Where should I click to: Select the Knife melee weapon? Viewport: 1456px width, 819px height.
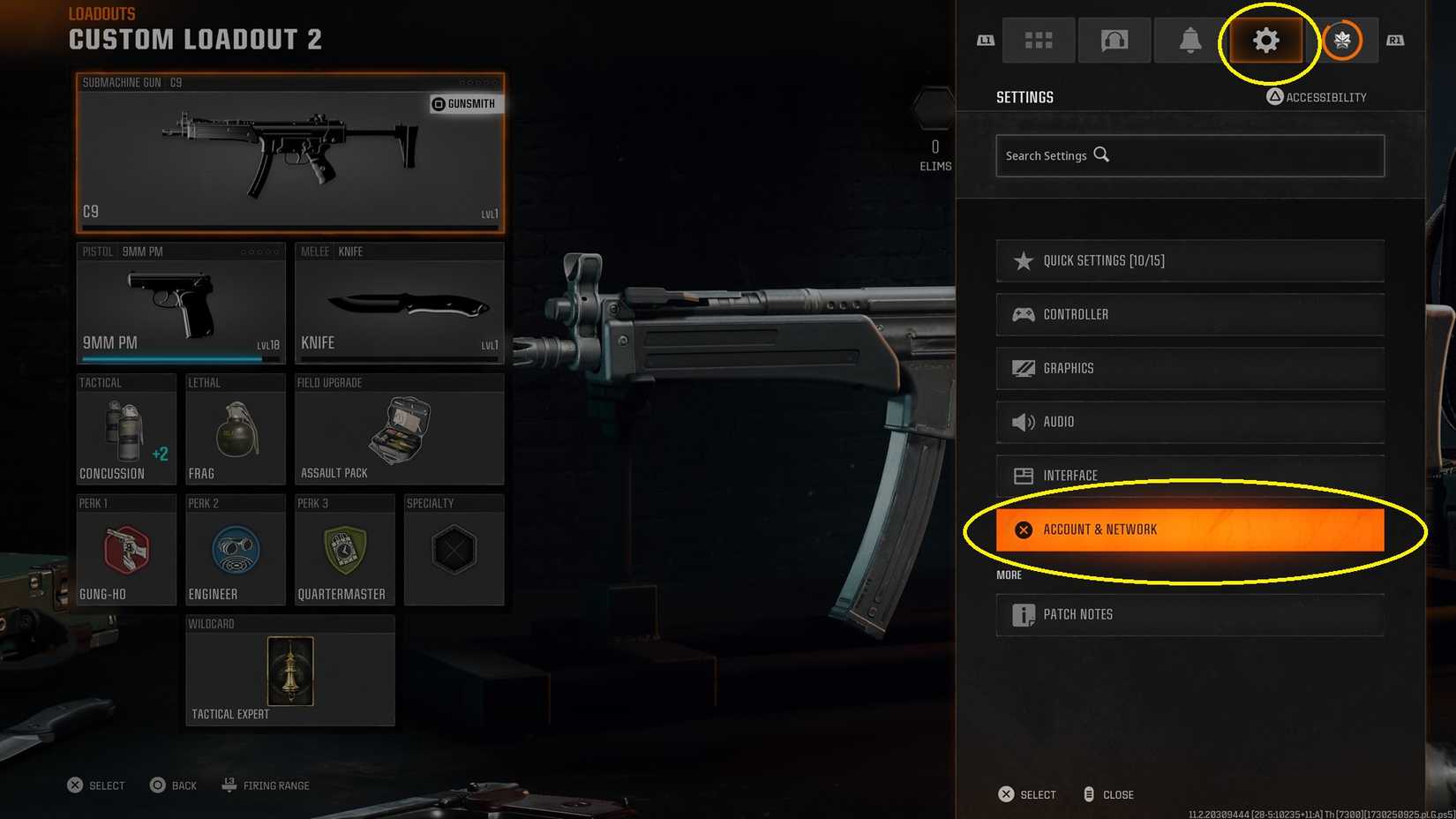coord(399,304)
